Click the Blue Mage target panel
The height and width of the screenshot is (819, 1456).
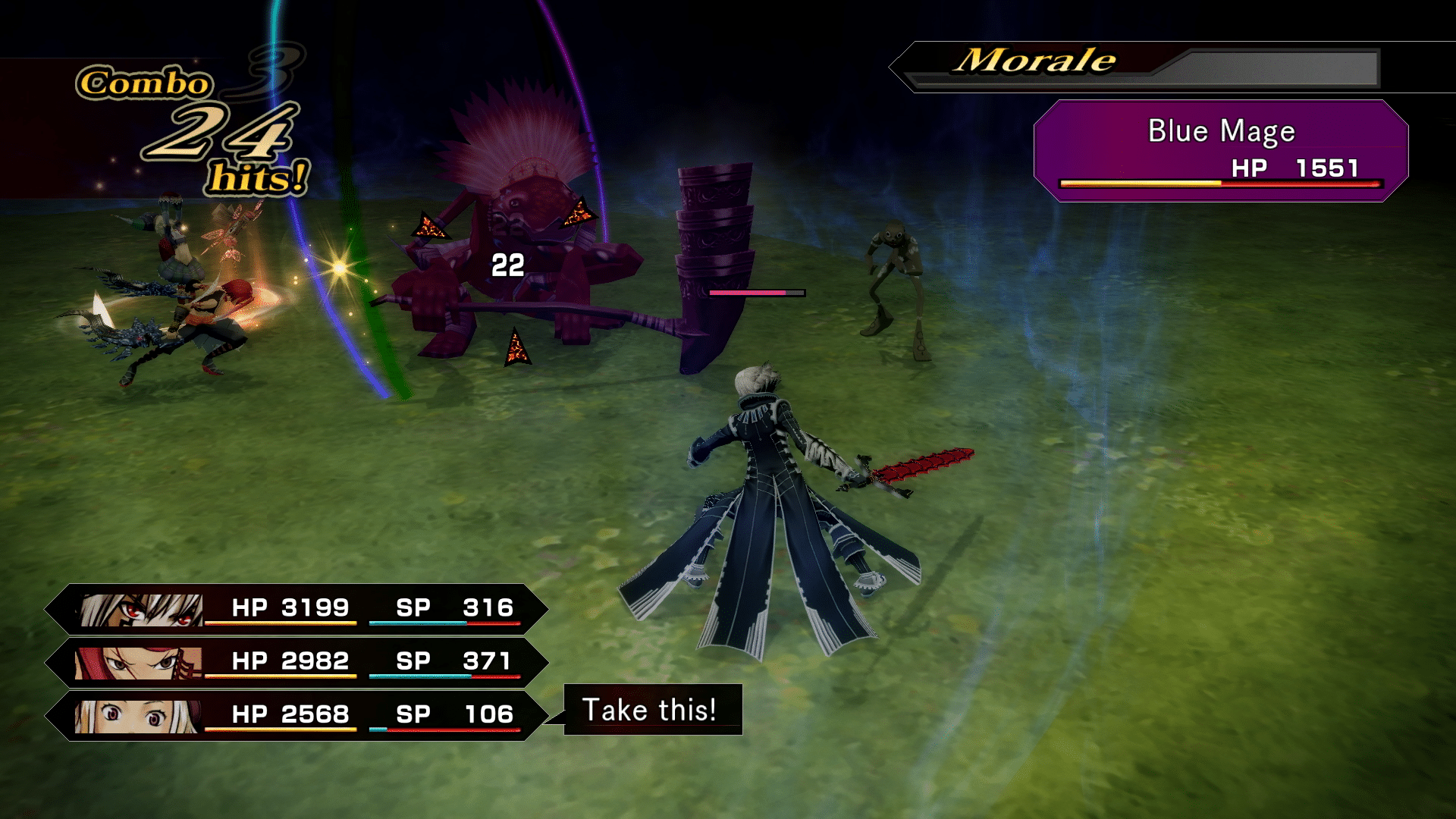click(1221, 151)
